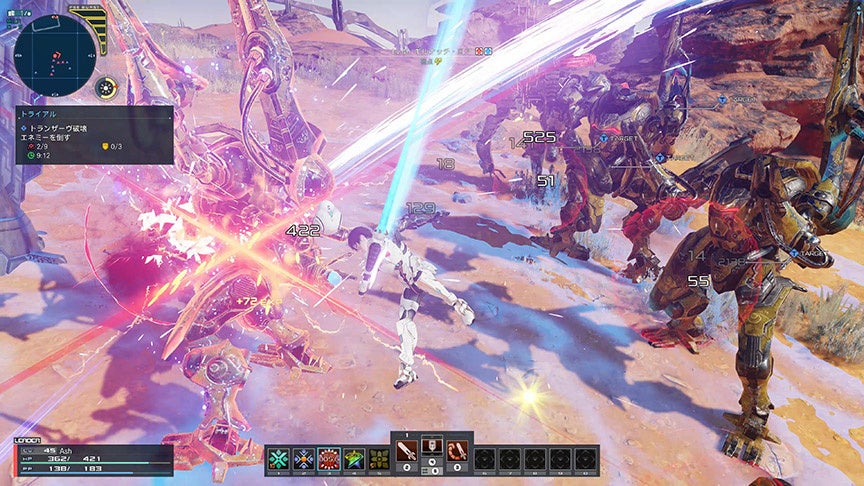Click the round day-night clock icon

point(106,88)
